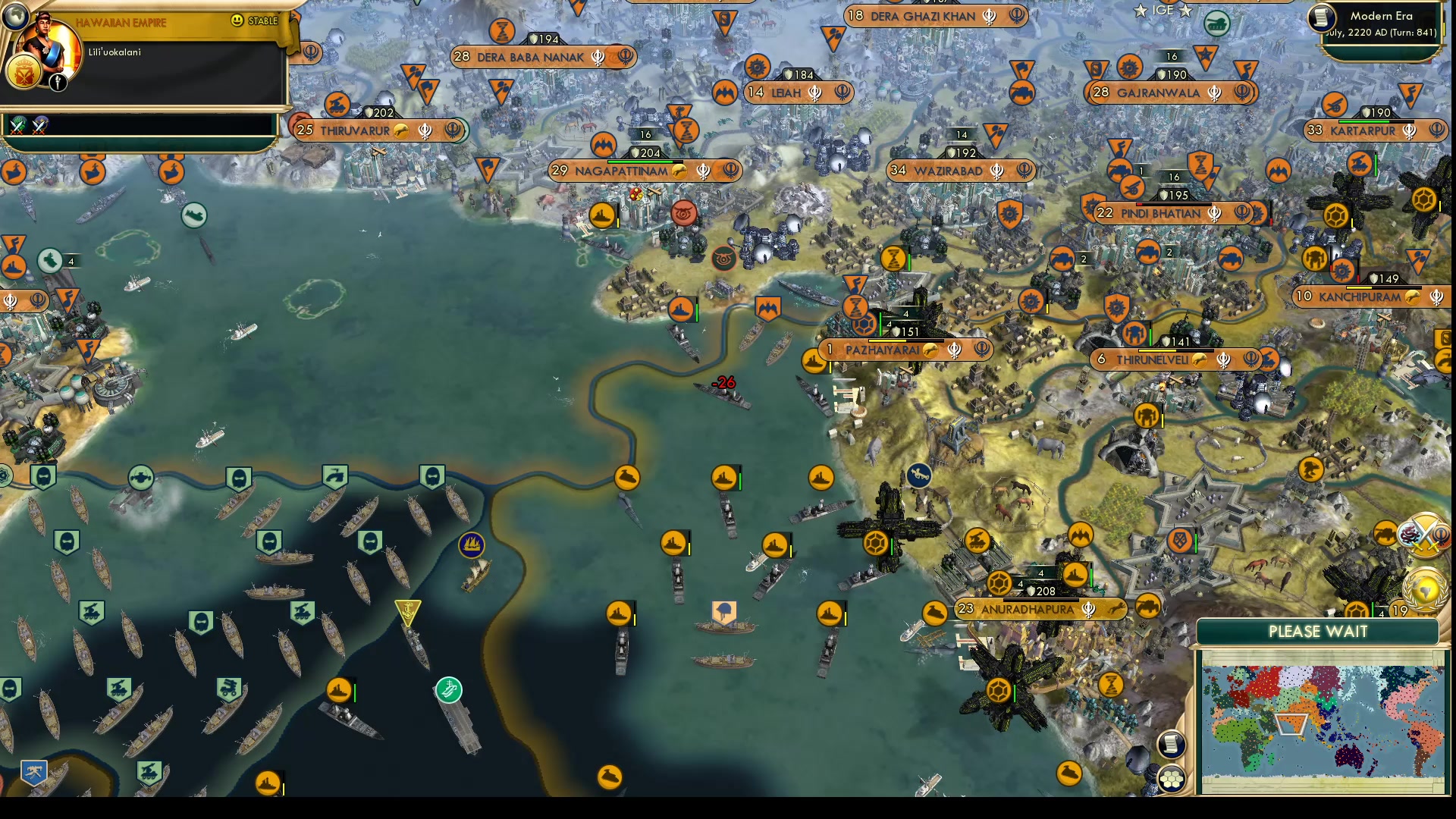Click the Hawaiian Empire crest emblem
The image size is (1456, 819).
coord(24,73)
